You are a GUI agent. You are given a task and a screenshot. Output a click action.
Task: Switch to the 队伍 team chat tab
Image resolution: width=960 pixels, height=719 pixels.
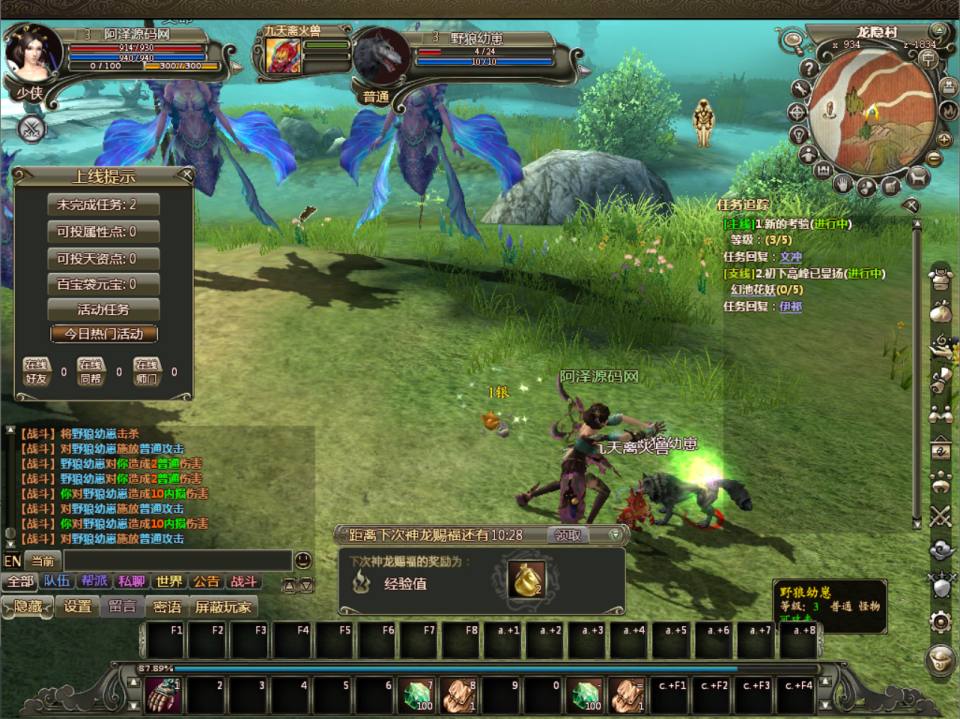pos(58,582)
